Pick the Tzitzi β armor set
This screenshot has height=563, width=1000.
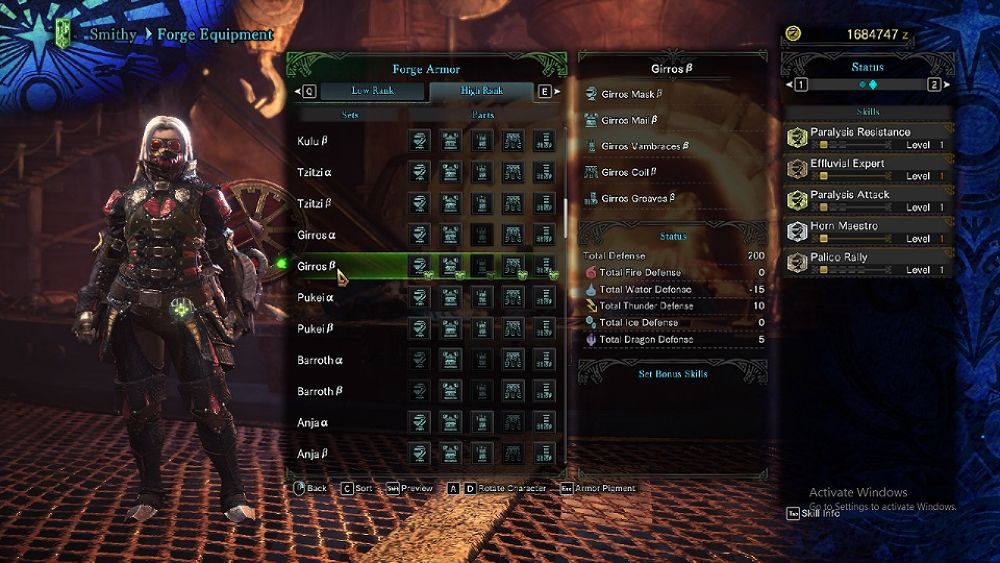[x=315, y=204]
